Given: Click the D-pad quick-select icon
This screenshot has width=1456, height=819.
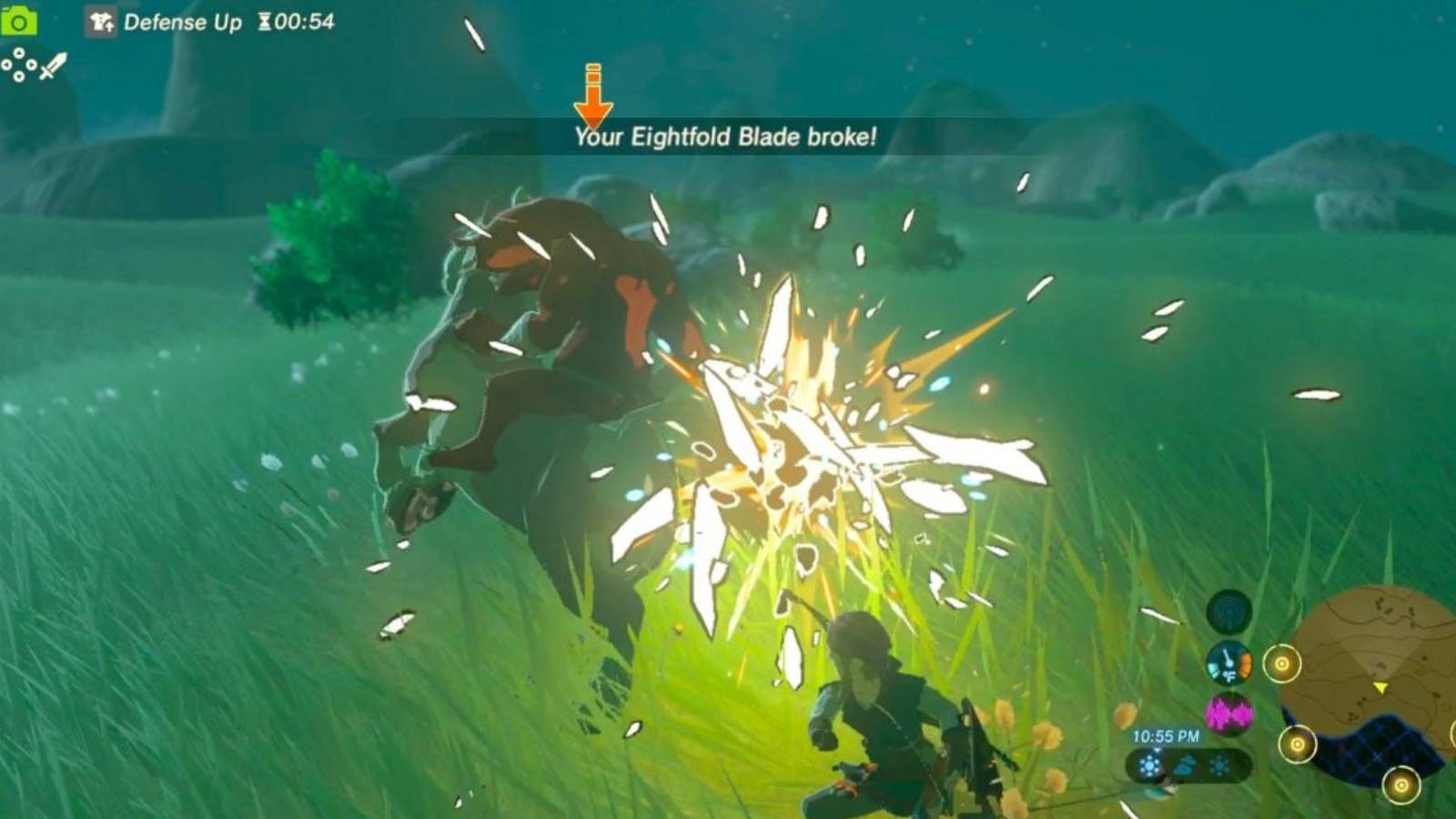Looking at the screenshot, I should [x=19, y=66].
